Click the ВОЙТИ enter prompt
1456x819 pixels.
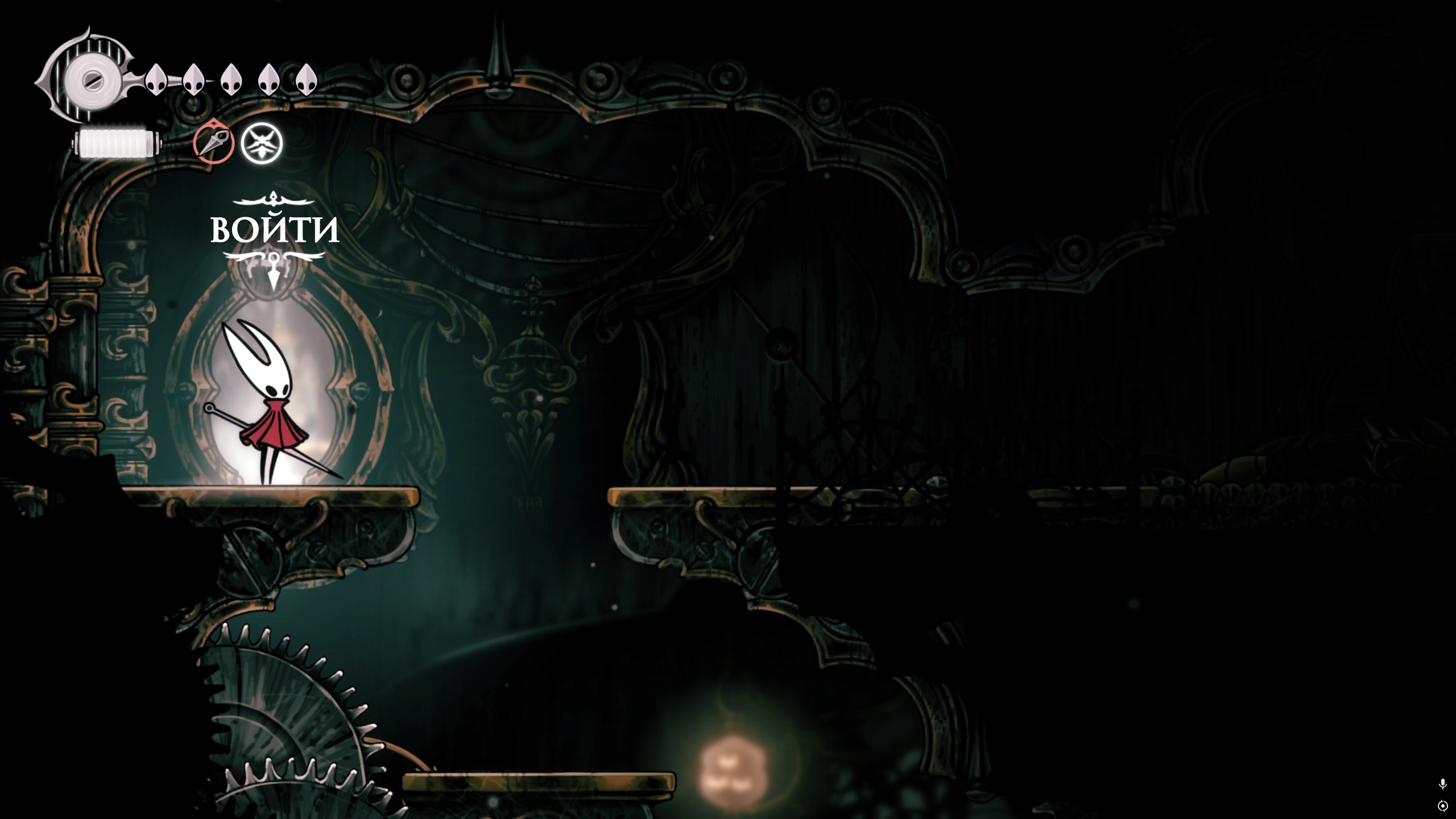275,229
